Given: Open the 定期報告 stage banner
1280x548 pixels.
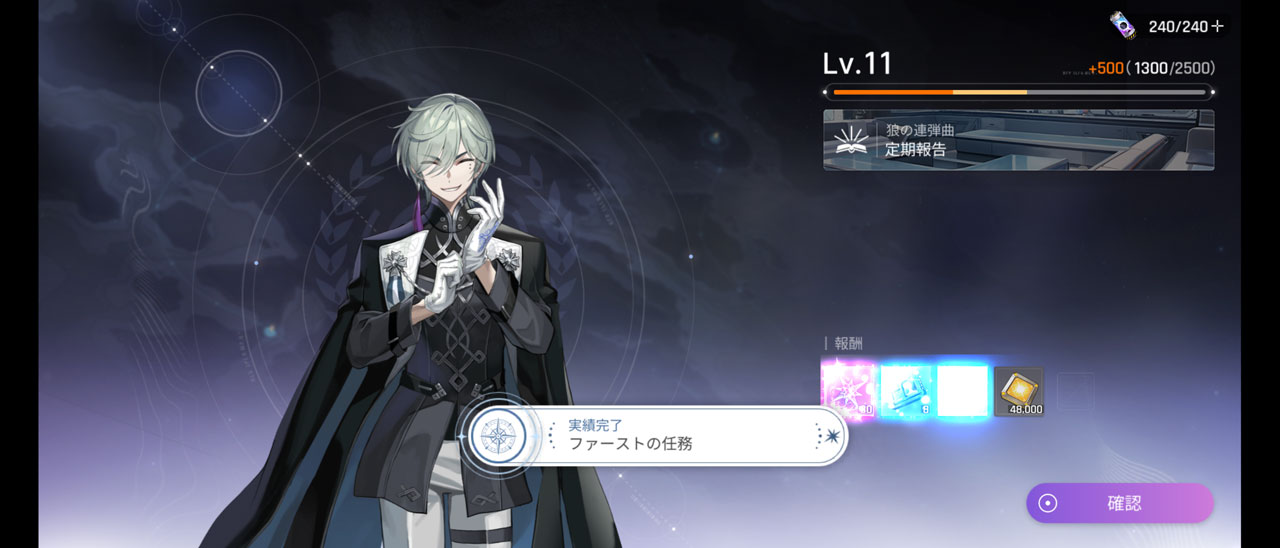Looking at the screenshot, I should coord(1018,140).
